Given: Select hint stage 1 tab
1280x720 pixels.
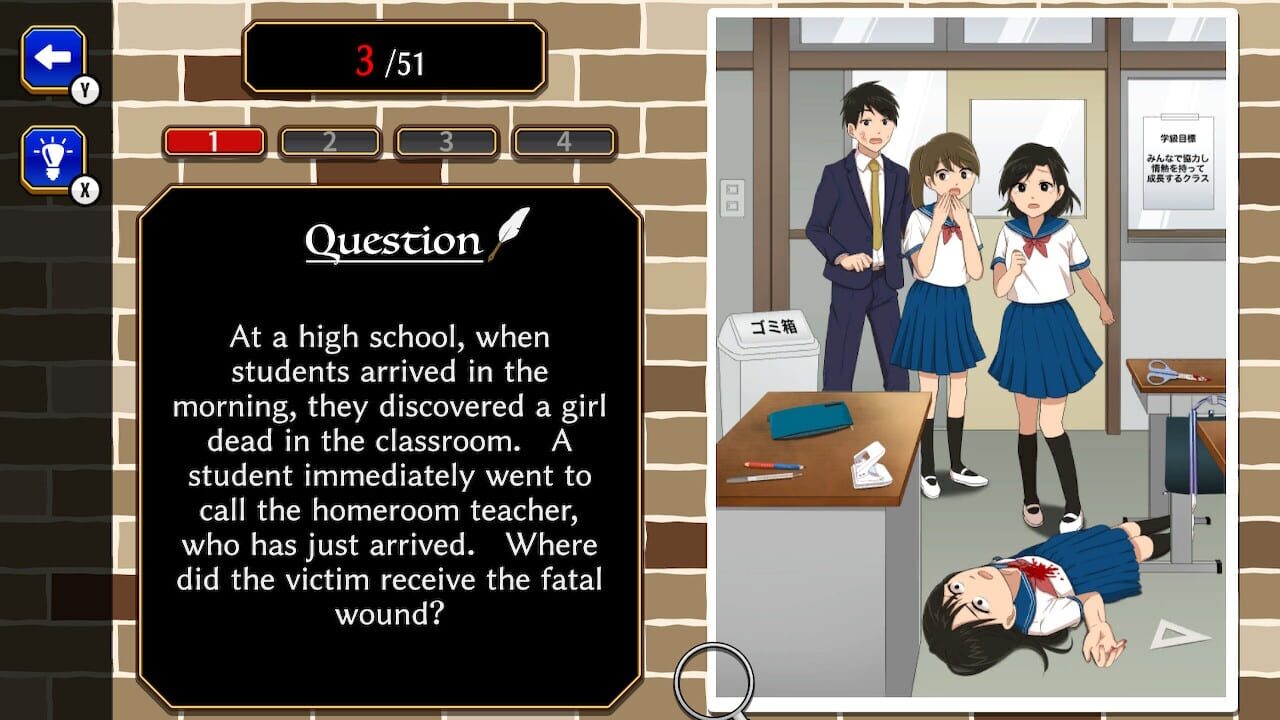Looking at the screenshot, I should click(x=216, y=139).
